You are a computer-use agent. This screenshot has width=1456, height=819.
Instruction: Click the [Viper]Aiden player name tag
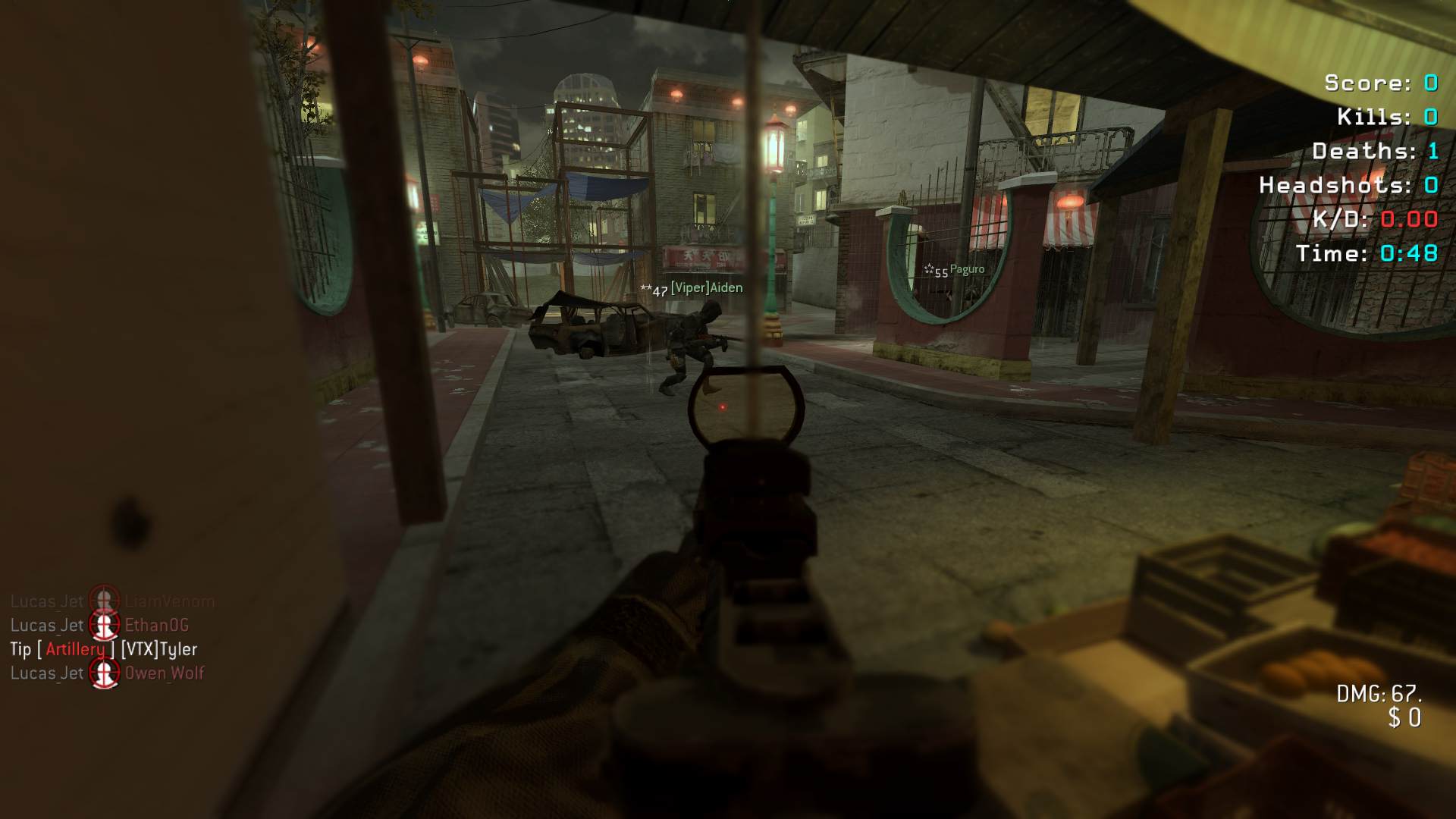pos(706,288)
